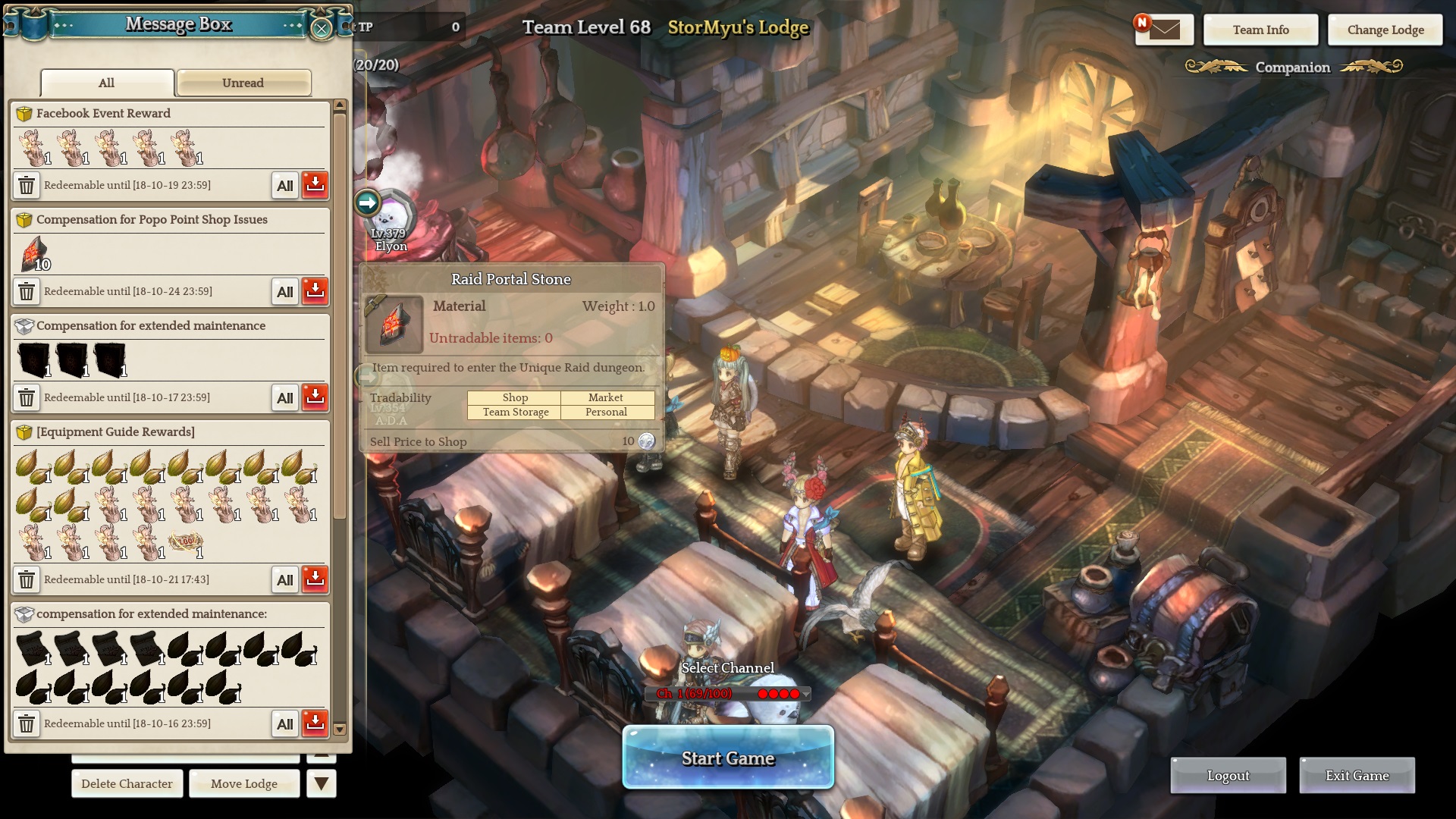Delete the Equipment Guide Rewards message
Image resolution: width=1456 pixels, height=819 pixels.
[x=27, y=579]
